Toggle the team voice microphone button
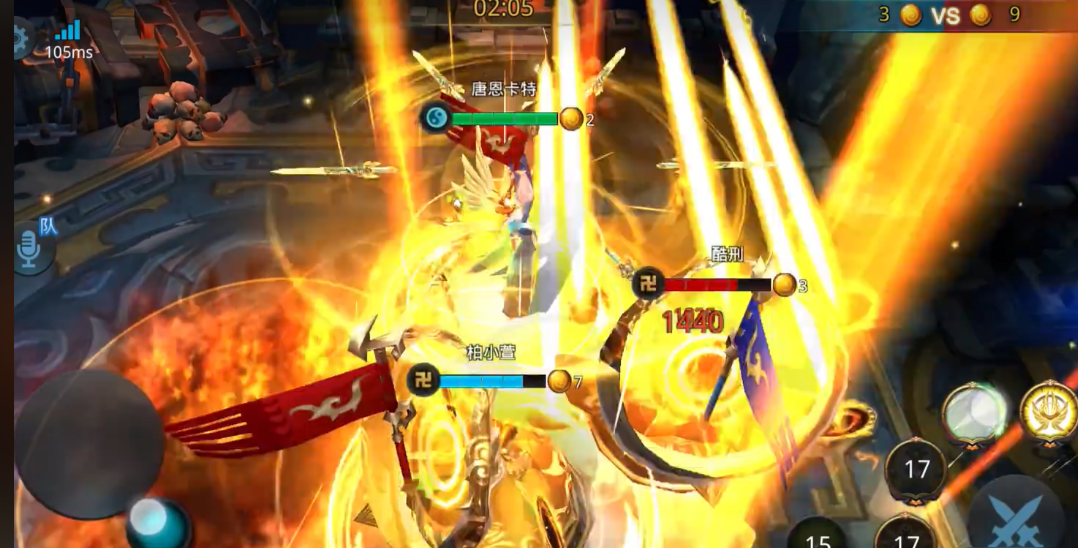The width and height of the screenshot is (1078, 548). coord(31,250)
